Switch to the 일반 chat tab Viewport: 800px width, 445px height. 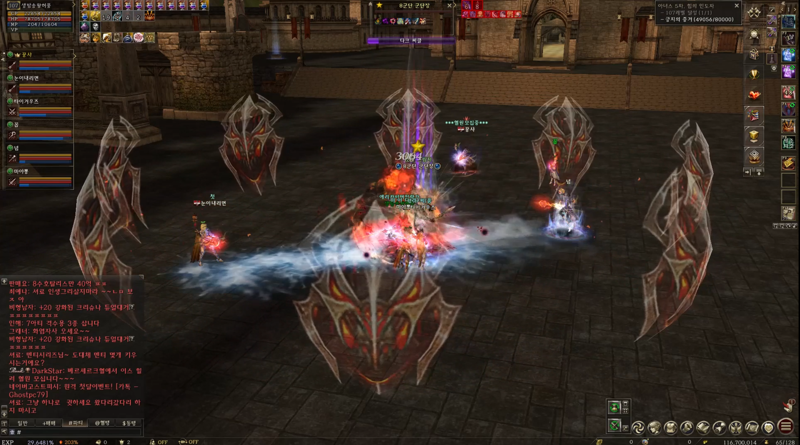[x=23, y=423]
